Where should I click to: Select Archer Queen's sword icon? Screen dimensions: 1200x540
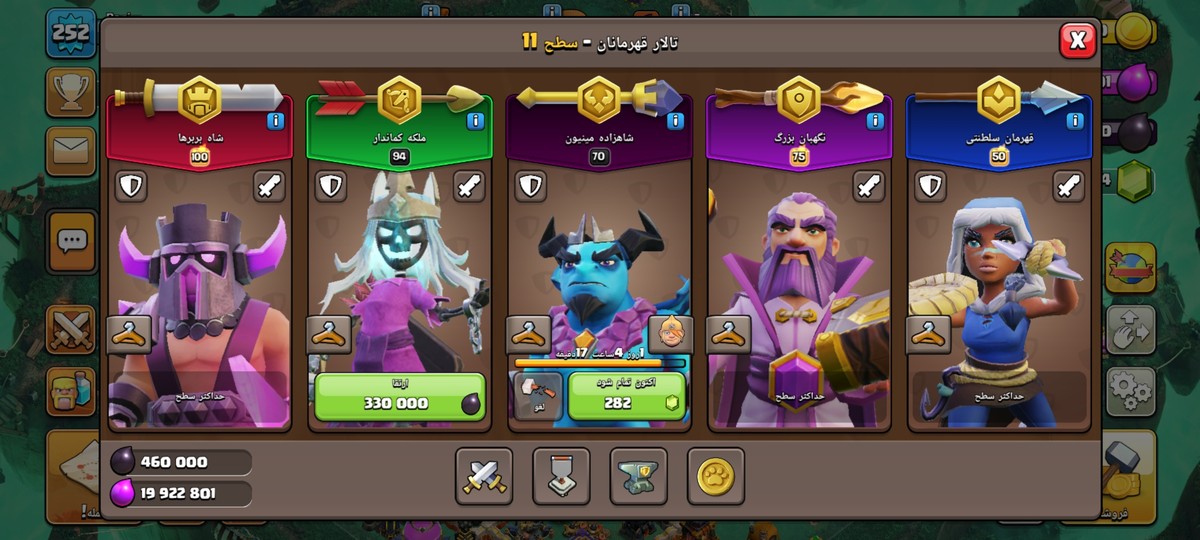469,186
